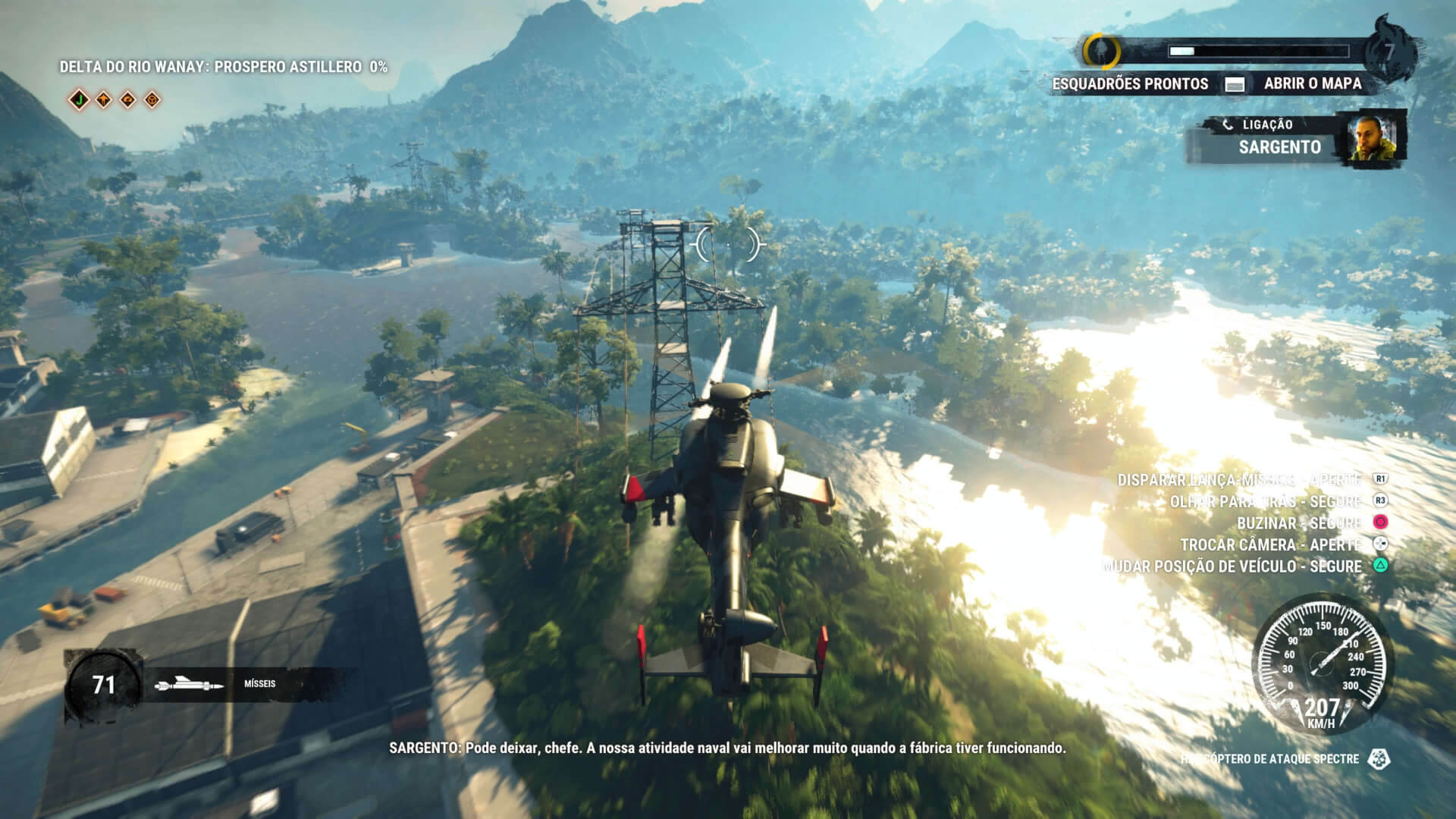
Task: Click the Esquadrões Prontos label
Action: pos(1129,84)
